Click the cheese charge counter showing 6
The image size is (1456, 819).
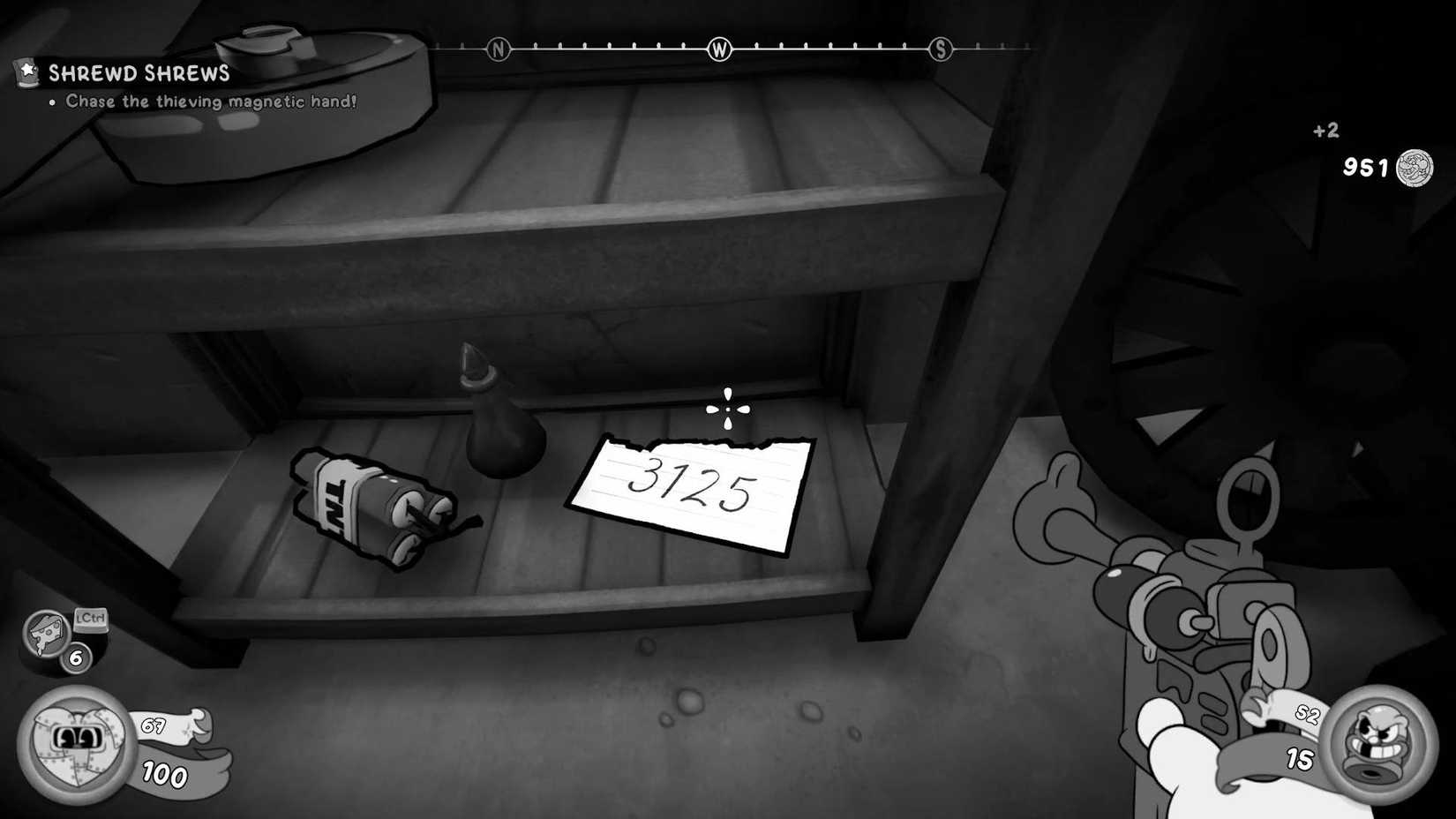75,657
